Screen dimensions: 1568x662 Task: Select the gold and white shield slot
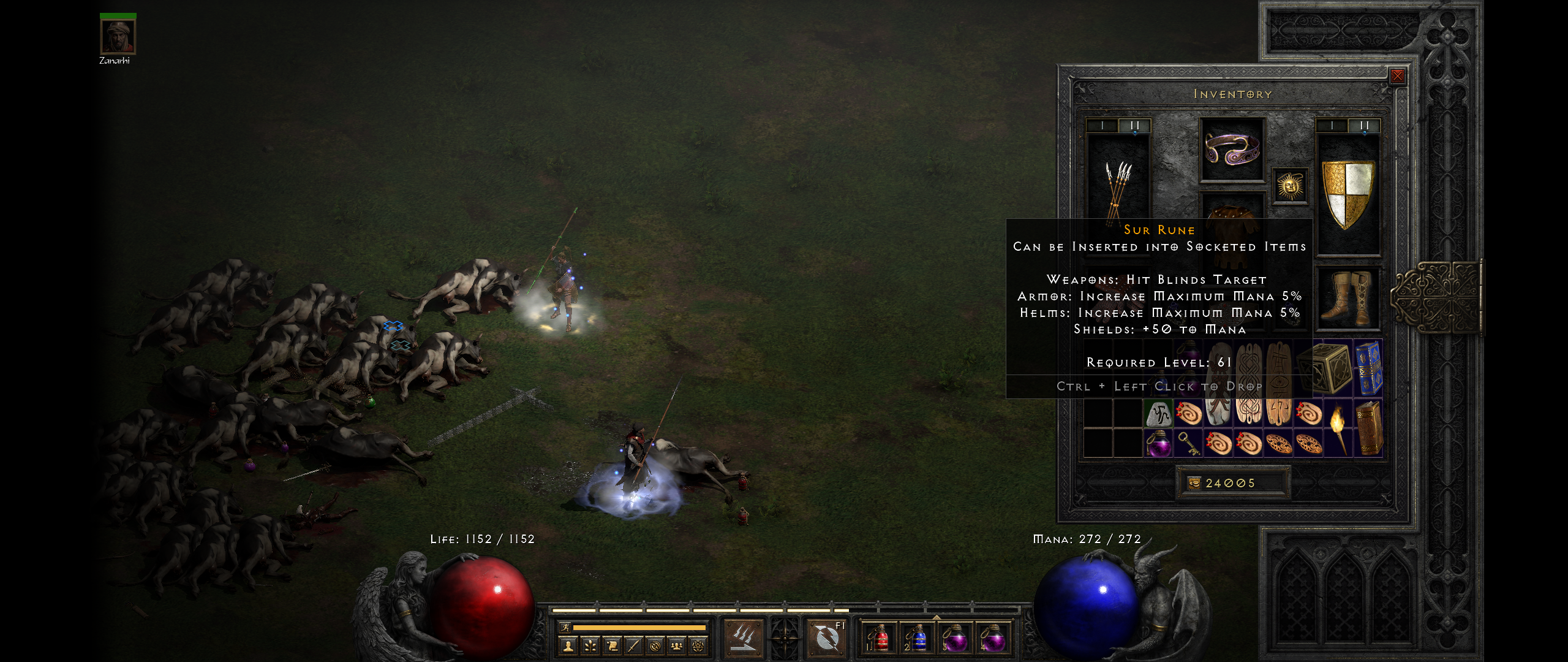point(1348,194)
